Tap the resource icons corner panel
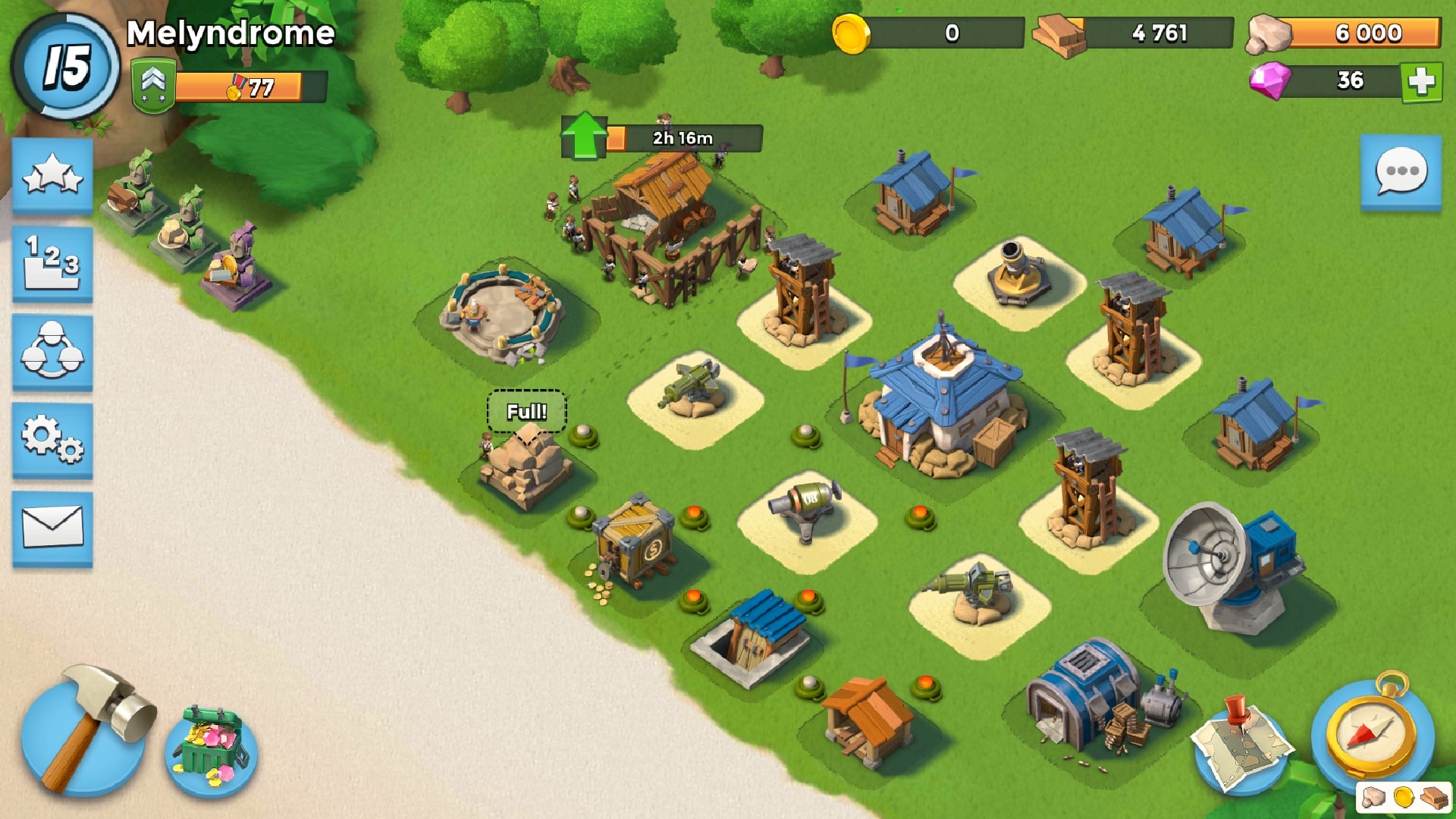1456x819 pixels. tap(1403, 798)
